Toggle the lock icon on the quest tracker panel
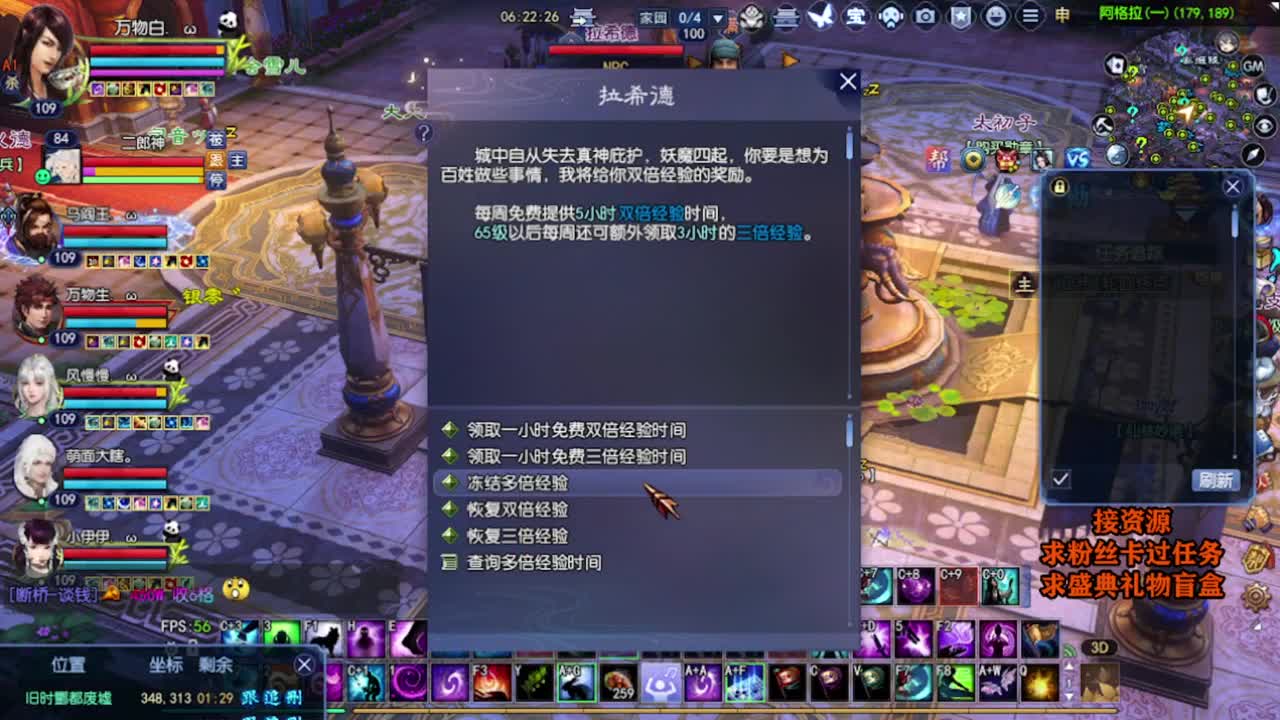 (1058, 188)
